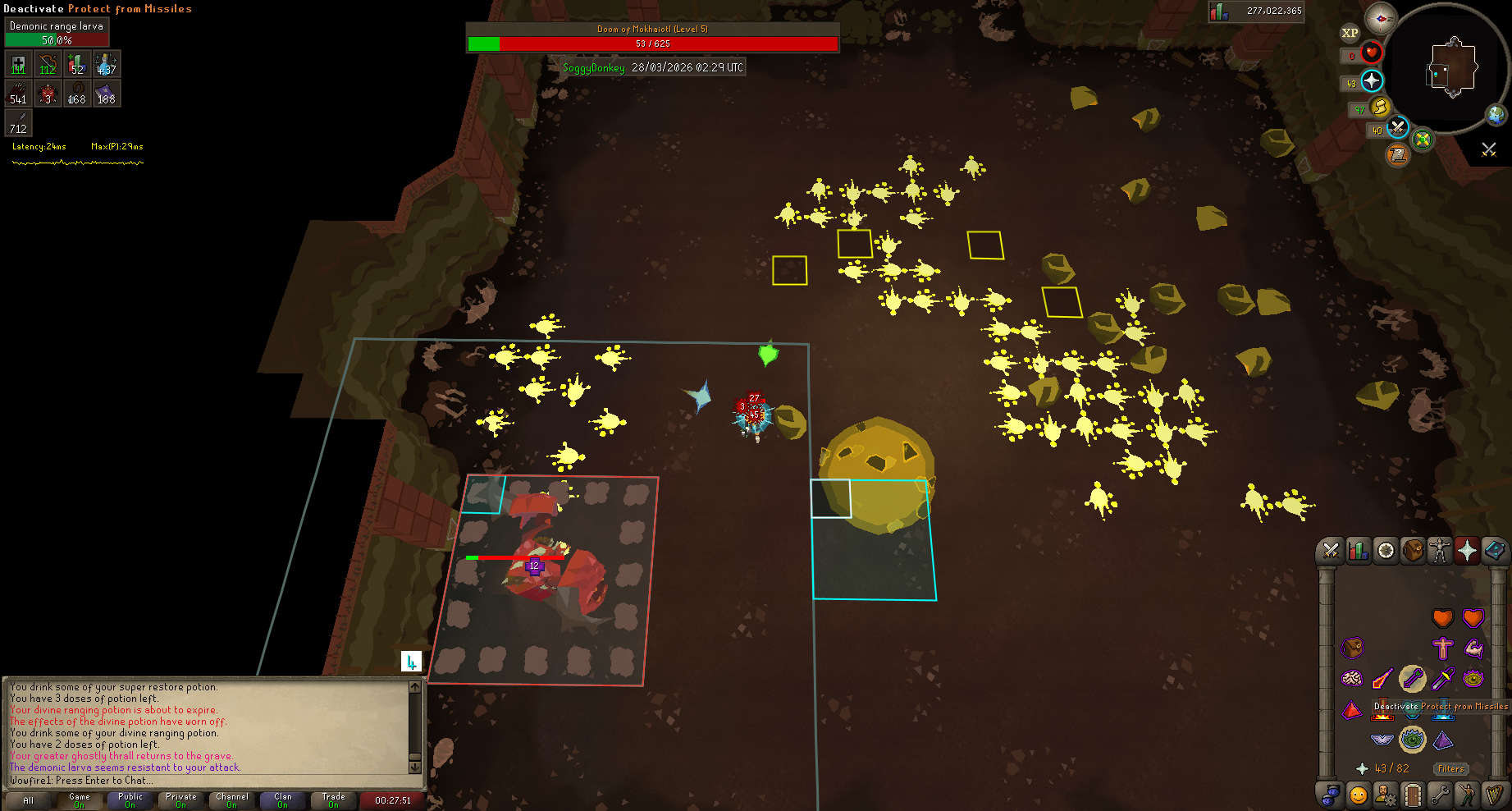1512x811 pixels.
Task: Open the Logout door tab
Action: click(x=1412, y=795)
